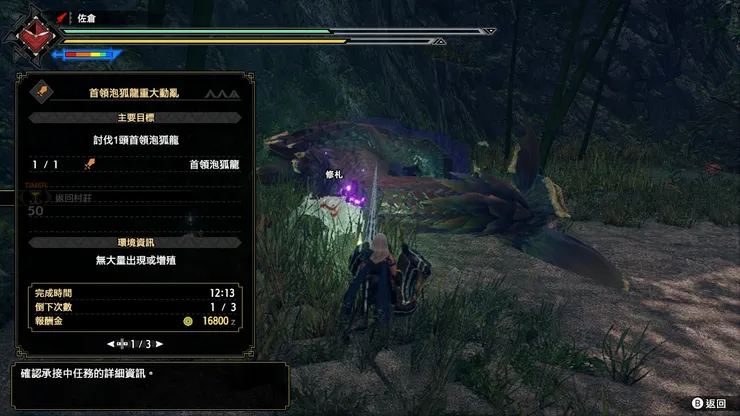Select the 環境資訊 section header
Image resolution: width=740 pixels, height=416 pixels.
[x=136, y=243]
